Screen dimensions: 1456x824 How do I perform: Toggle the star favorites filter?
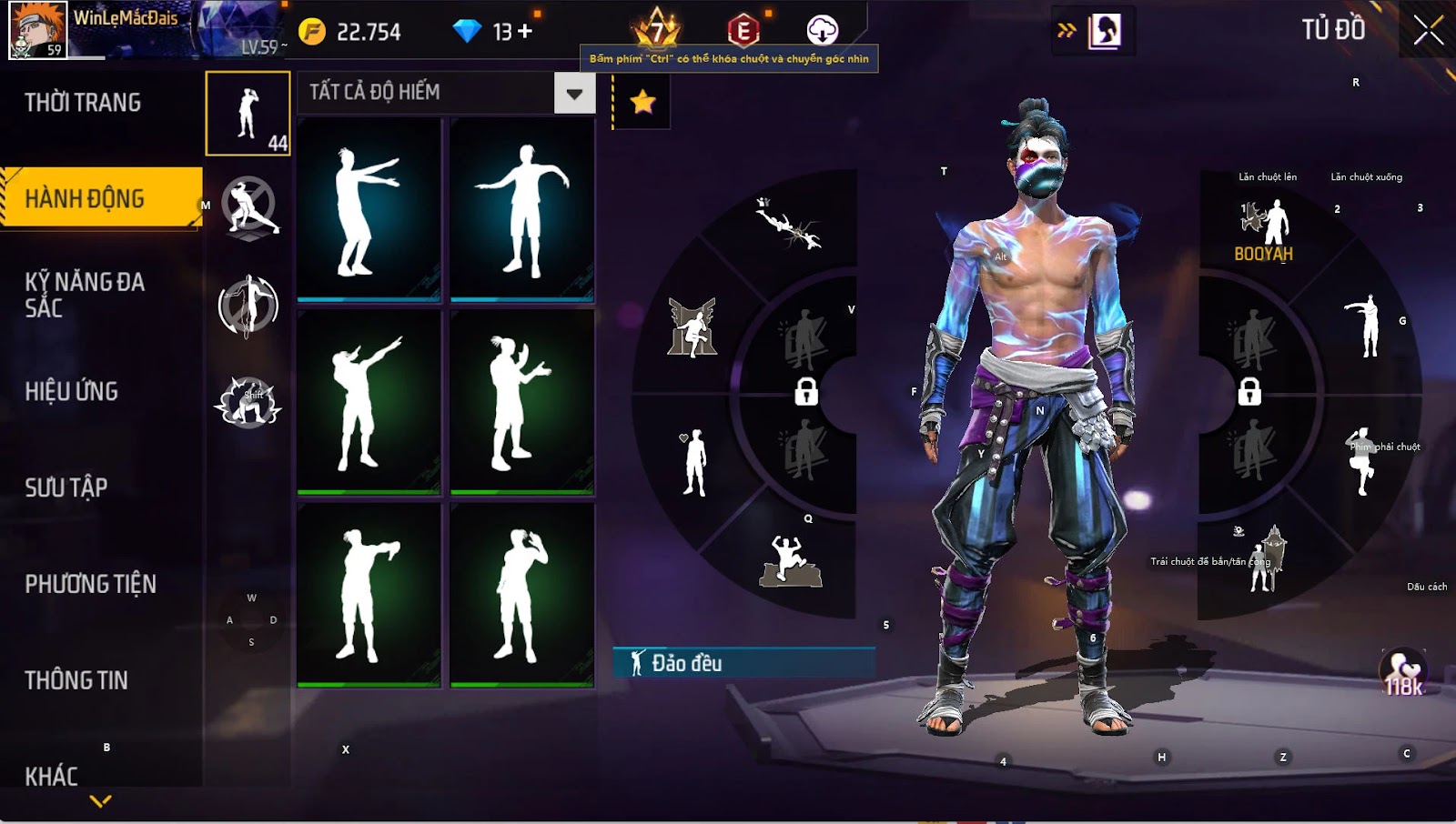point(642,102)
